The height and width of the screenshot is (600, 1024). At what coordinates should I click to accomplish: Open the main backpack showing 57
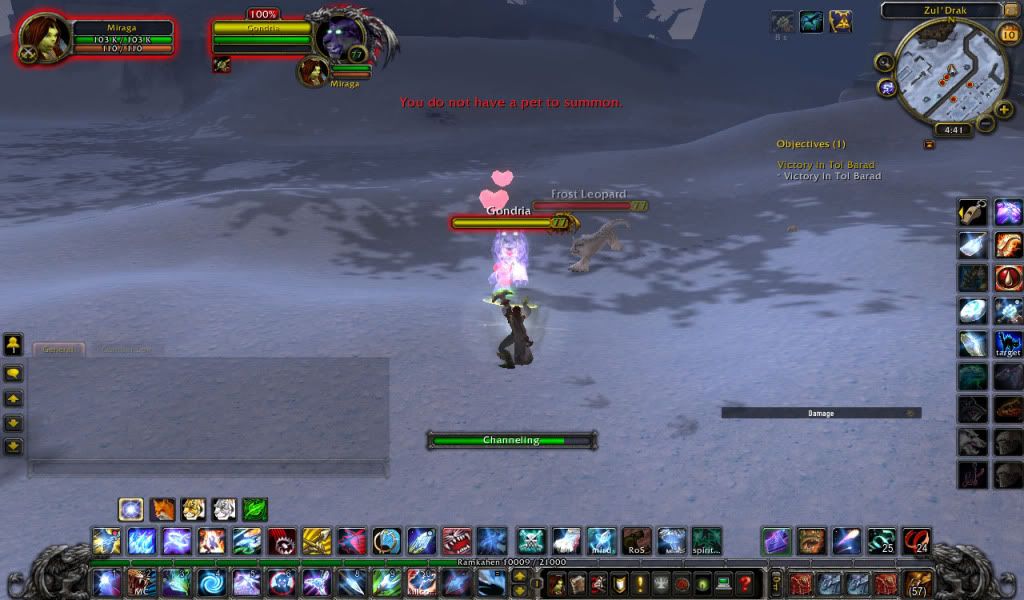tap(918, 584)
